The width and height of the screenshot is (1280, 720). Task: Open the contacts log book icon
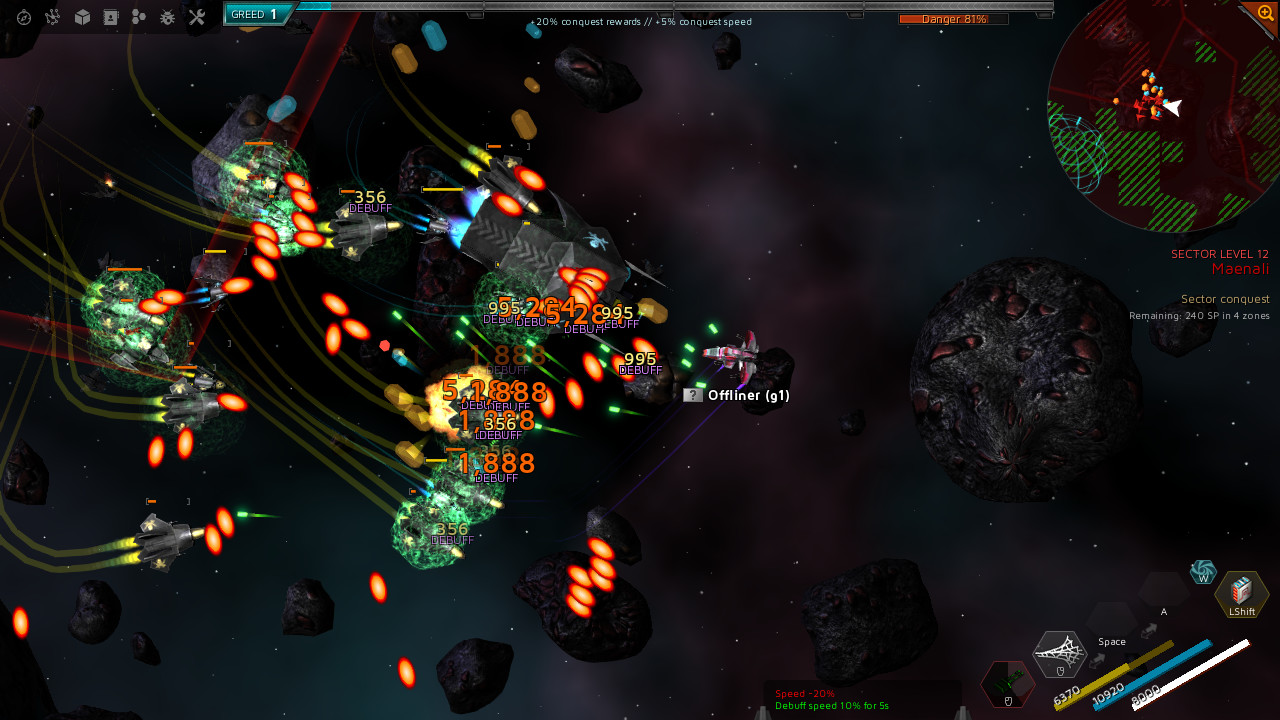coord(111,17)
